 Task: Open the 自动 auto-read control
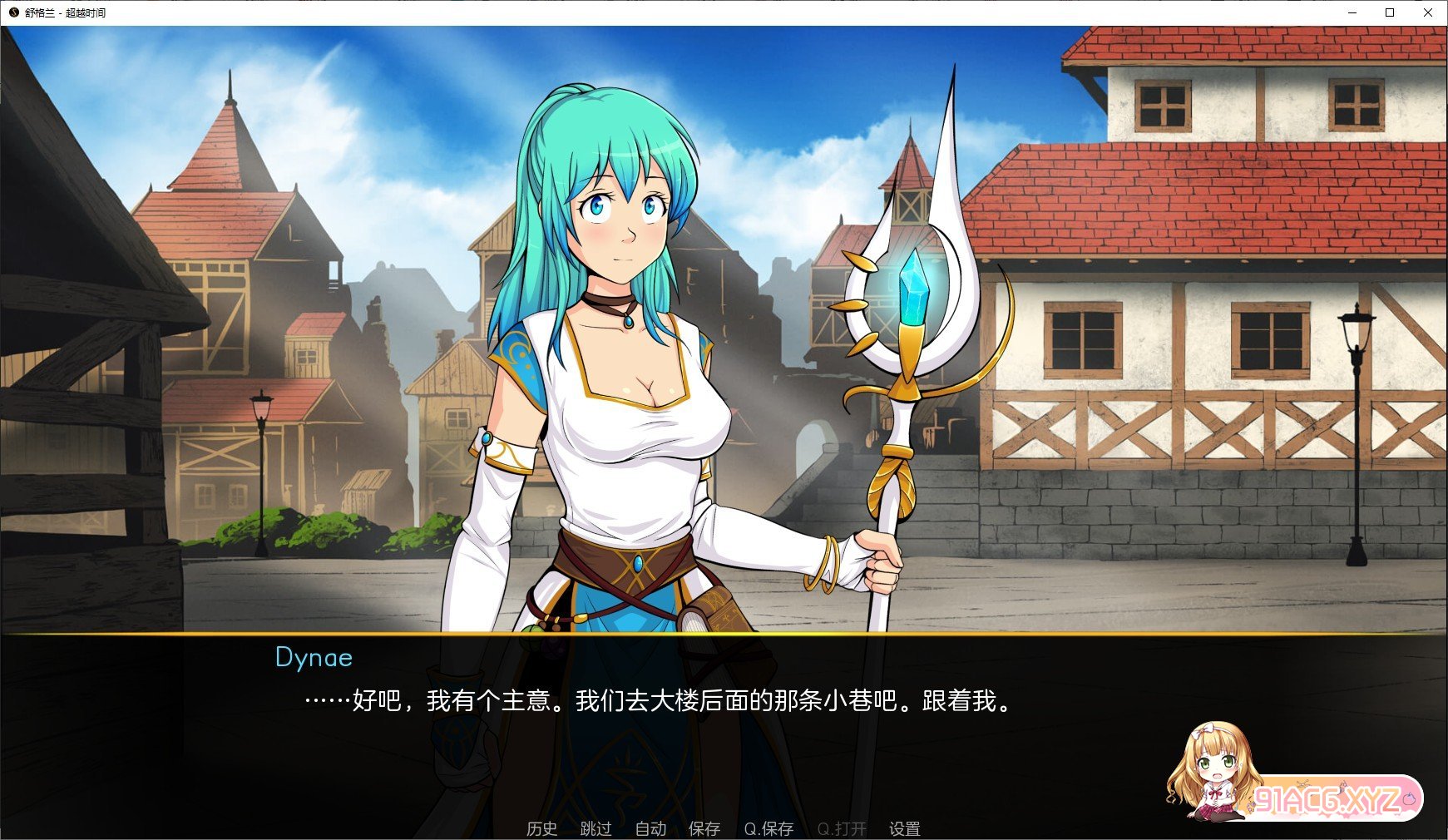click(651, 828)
